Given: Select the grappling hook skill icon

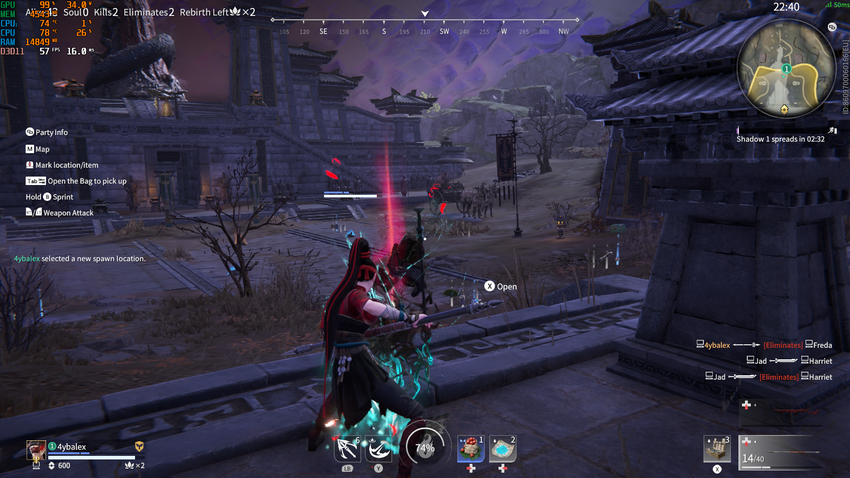Looking at the screenshot, I should (x=348, y=446).
